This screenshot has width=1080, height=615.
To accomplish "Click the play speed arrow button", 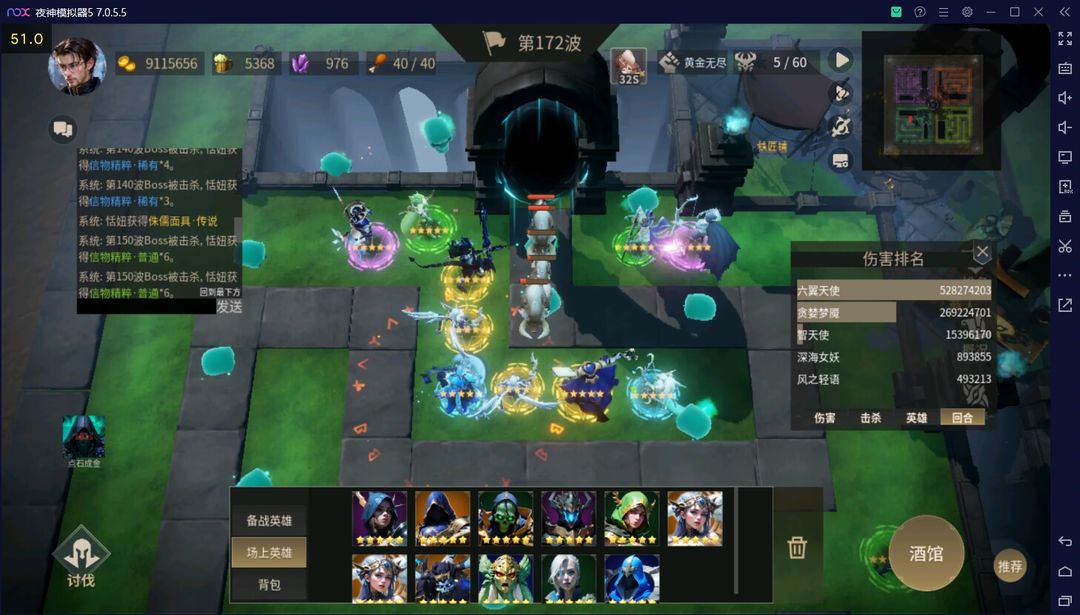I will click(x=842, y=60).
